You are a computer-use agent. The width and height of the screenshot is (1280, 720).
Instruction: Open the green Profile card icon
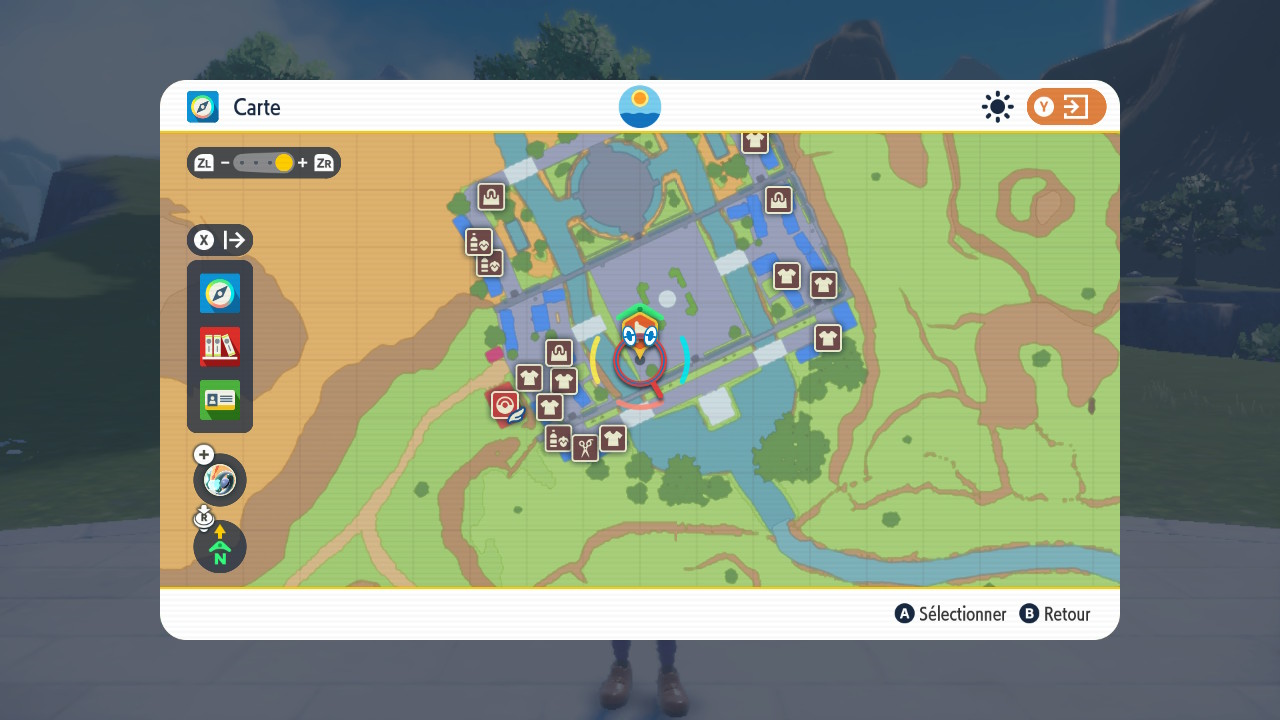coord(220,400)
